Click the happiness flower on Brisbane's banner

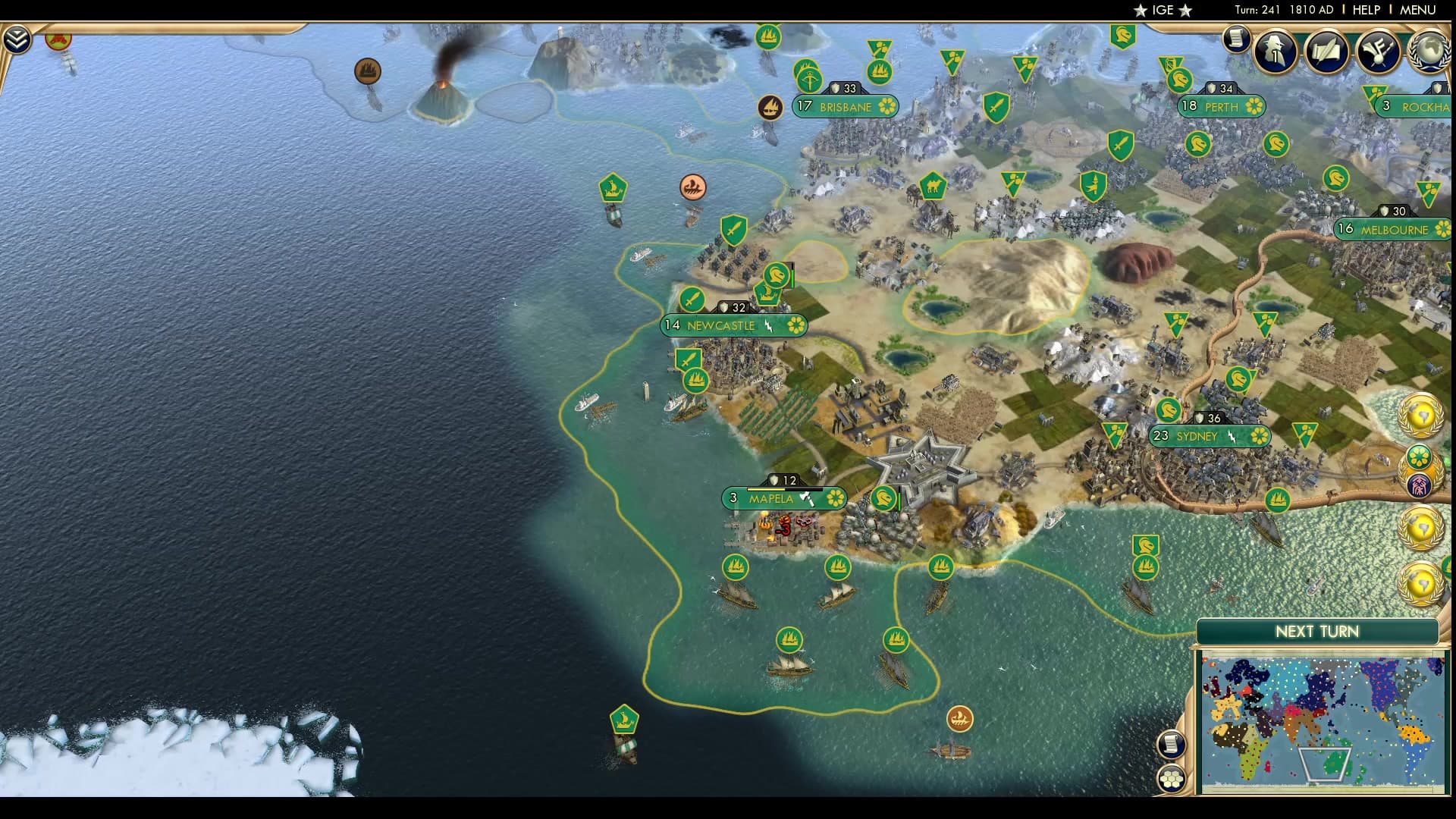point(886,108)
